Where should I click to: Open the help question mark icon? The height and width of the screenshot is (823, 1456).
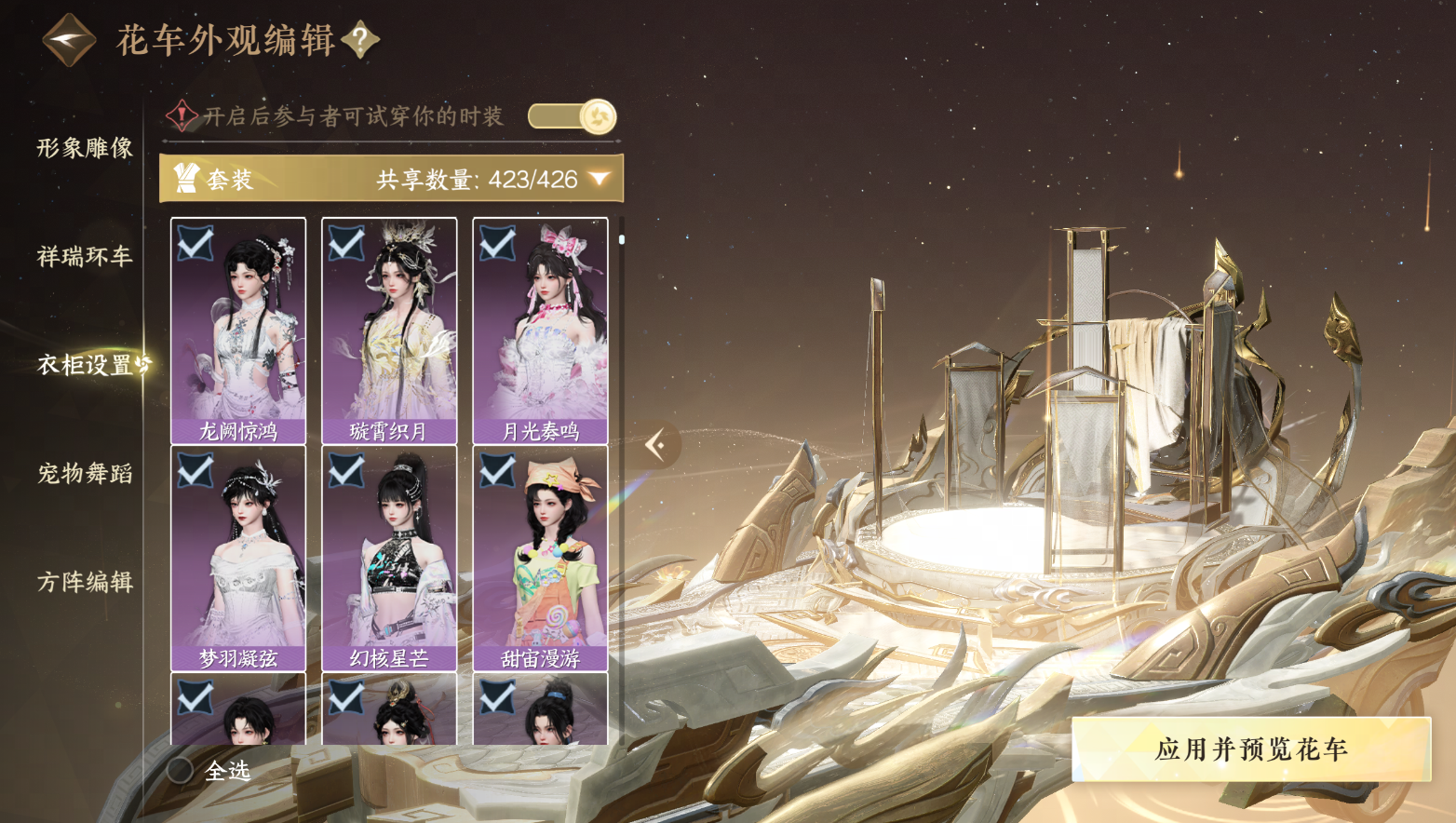(360, 39)
